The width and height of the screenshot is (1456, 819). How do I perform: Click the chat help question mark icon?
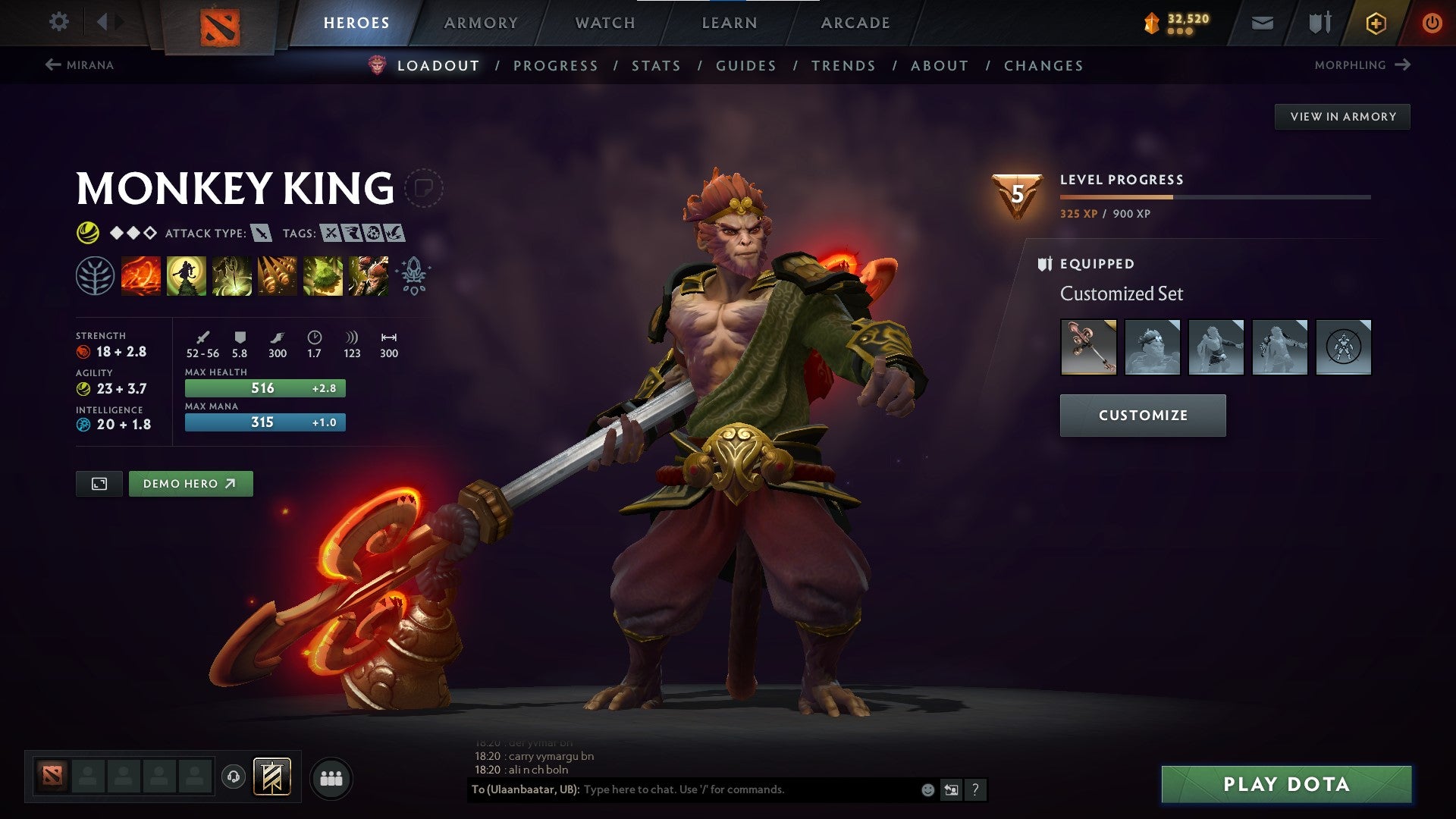point(974,789)
